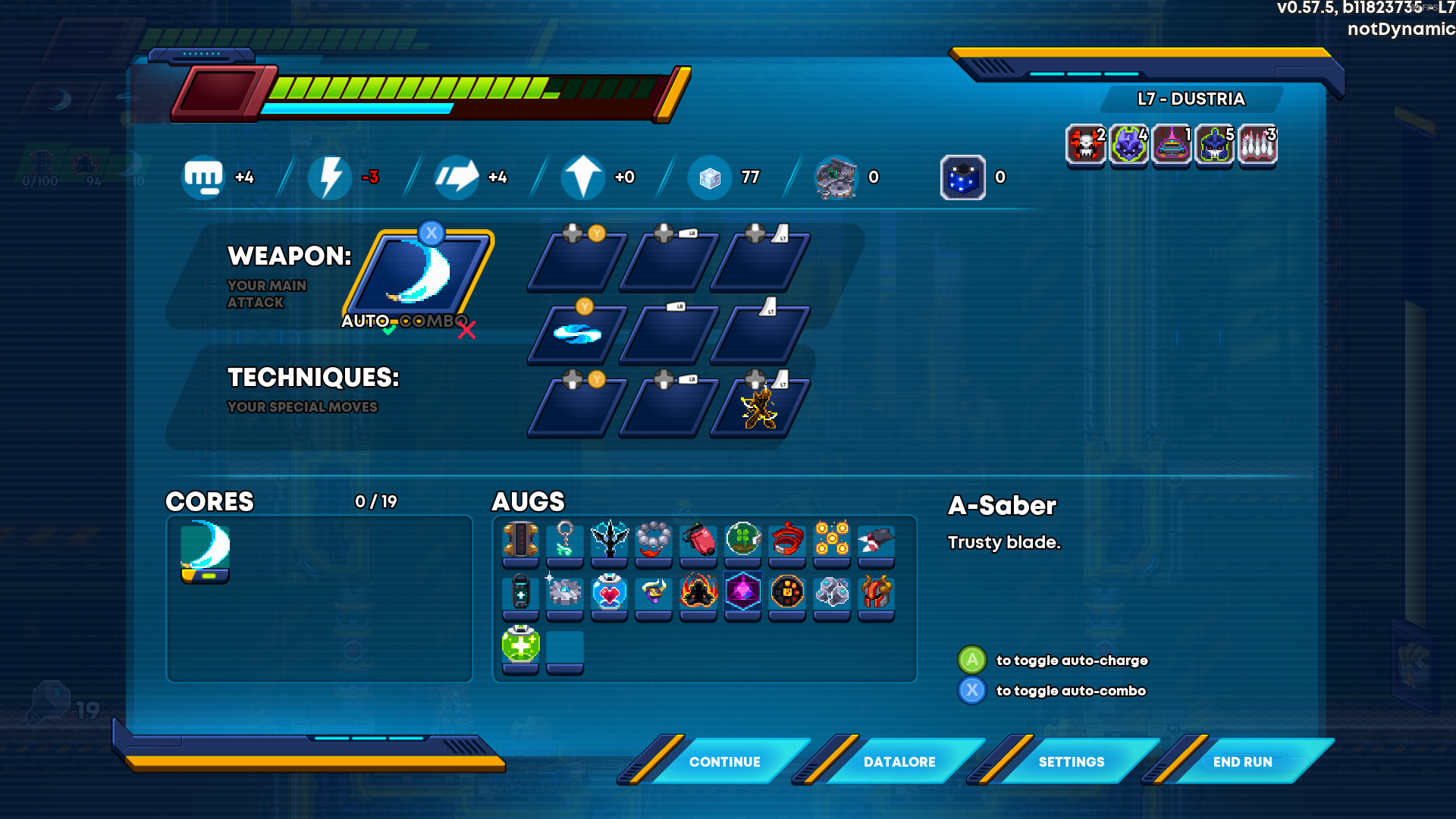Click the red skull hazard modifier icon

1085,144
